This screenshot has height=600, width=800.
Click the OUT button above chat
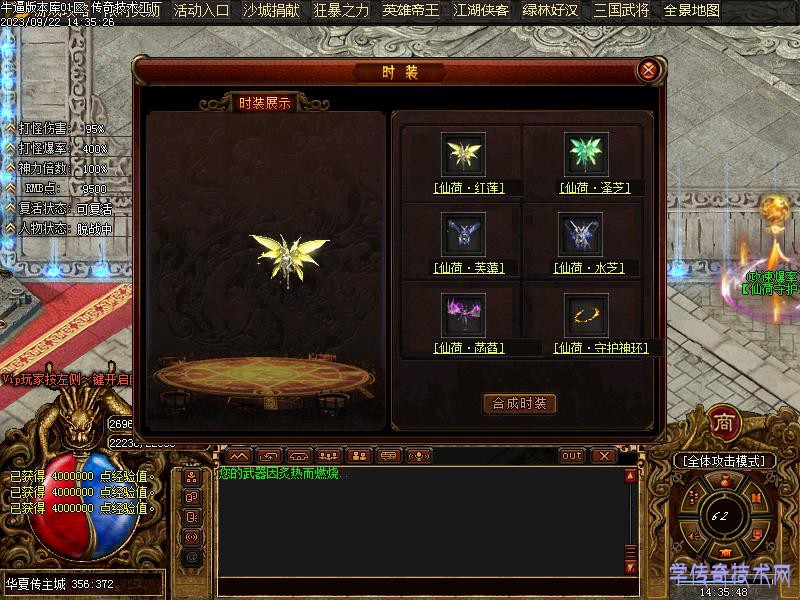click(x=572, y=456)
